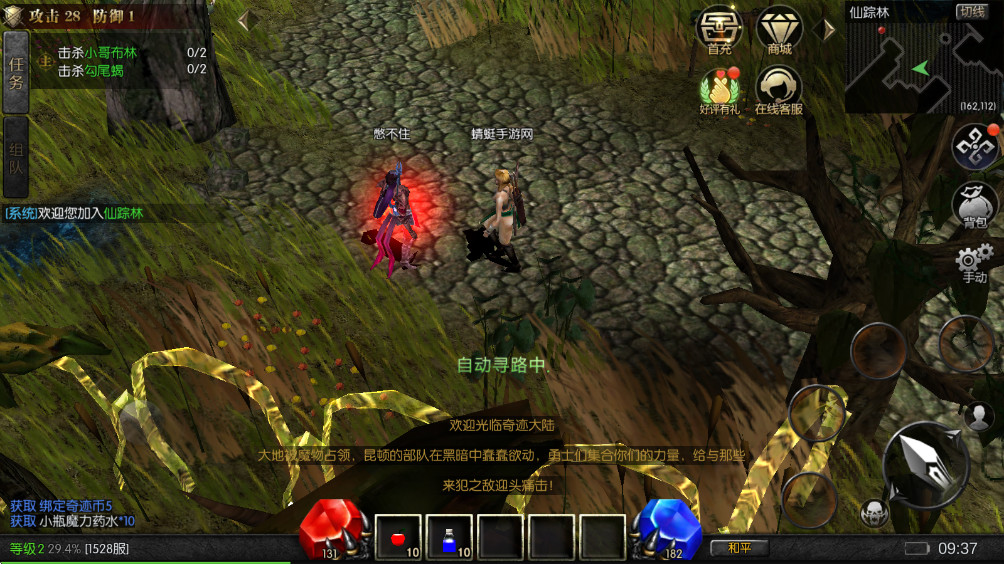Claim the 好评有礼 review reward
Image resolution: width=1004 pixels, height=564 pixels.
tap(720, 90)
